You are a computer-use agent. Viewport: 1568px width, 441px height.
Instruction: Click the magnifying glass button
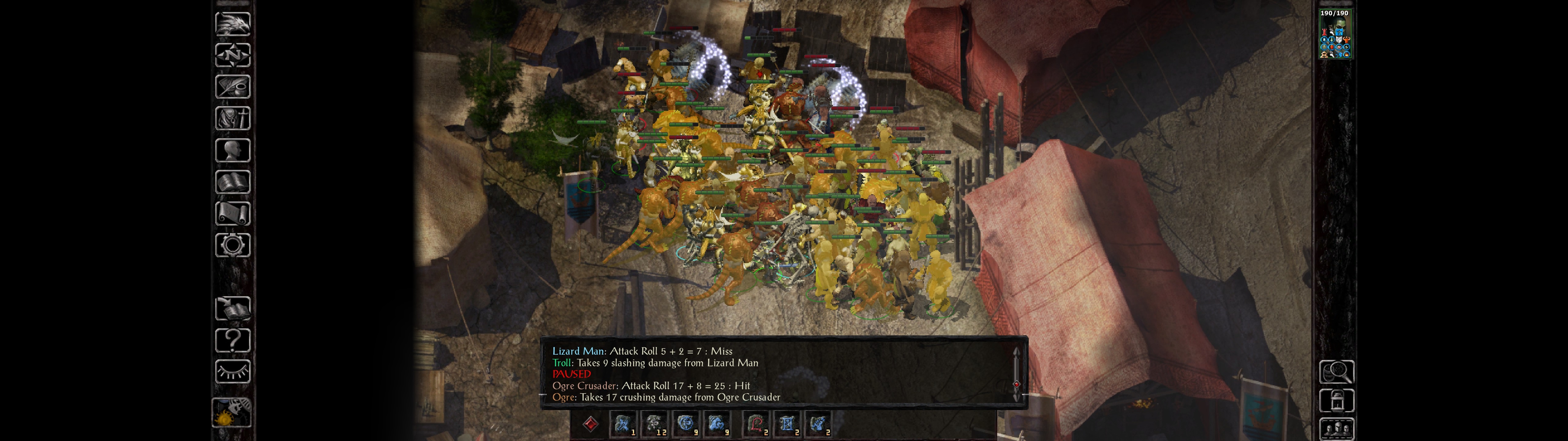pos(1336,371)
